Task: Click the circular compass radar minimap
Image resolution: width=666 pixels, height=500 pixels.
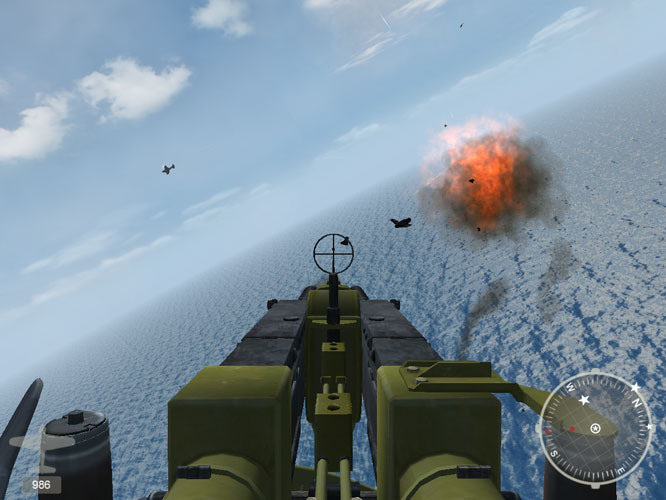Action: point(595,428)
